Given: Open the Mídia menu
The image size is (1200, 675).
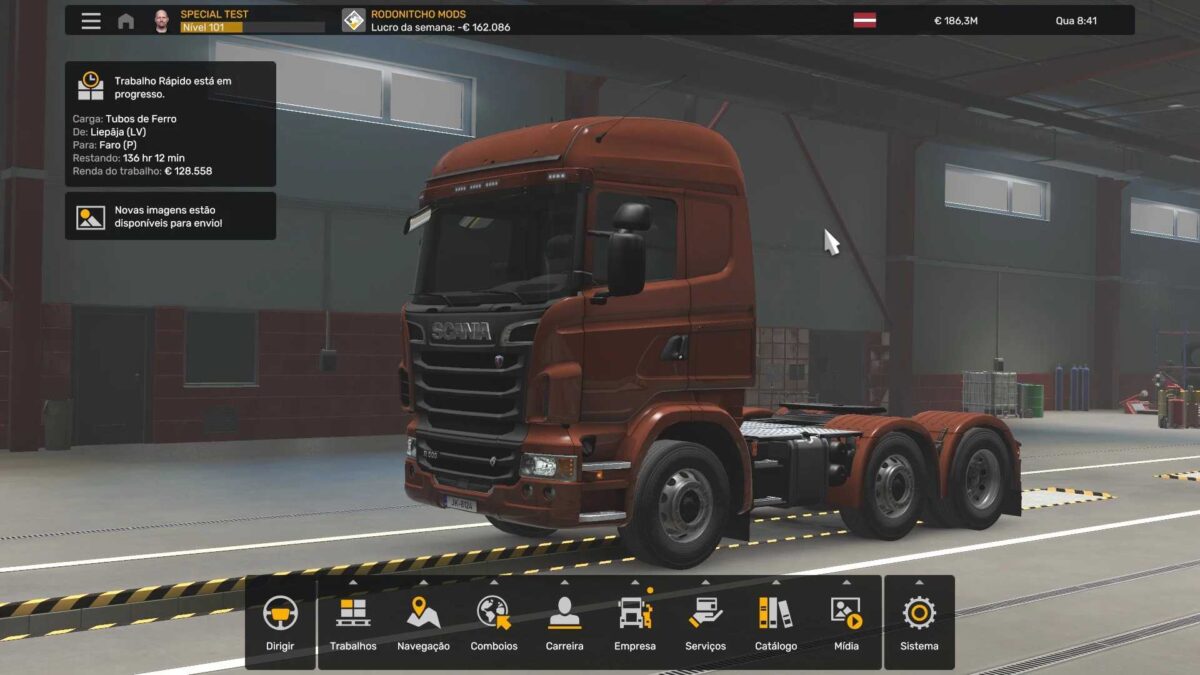Looking at the screenshot, I should (x=846, y=622).
